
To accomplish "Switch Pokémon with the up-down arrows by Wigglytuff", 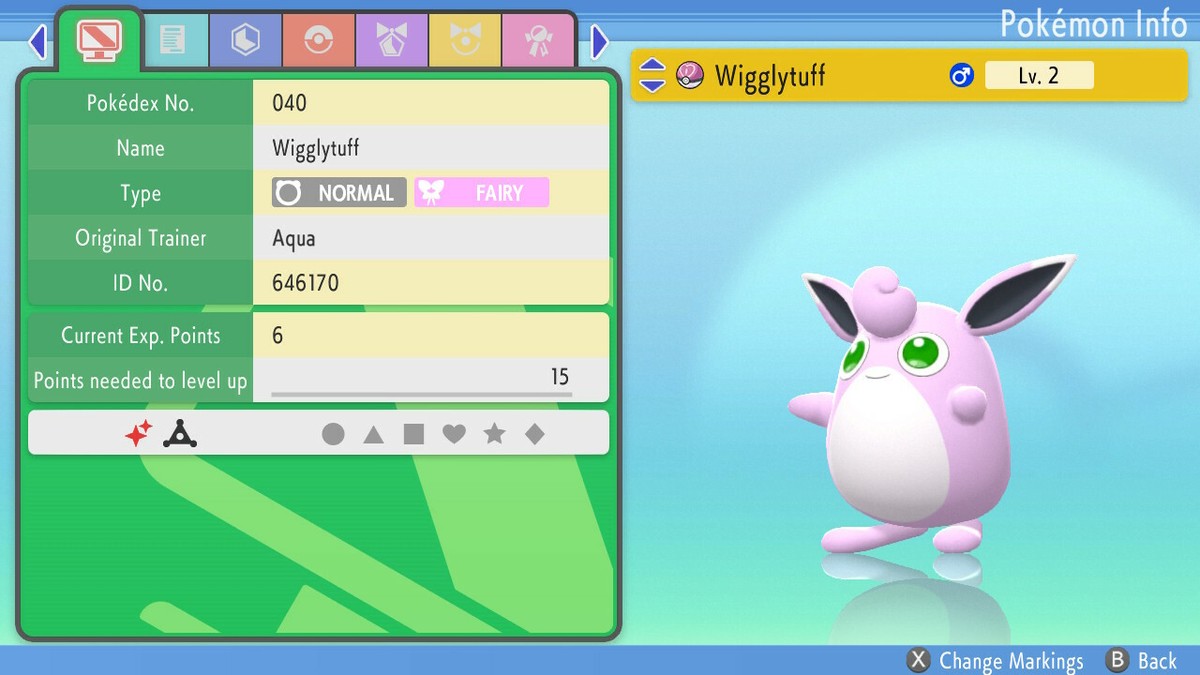I will (652, 75).
